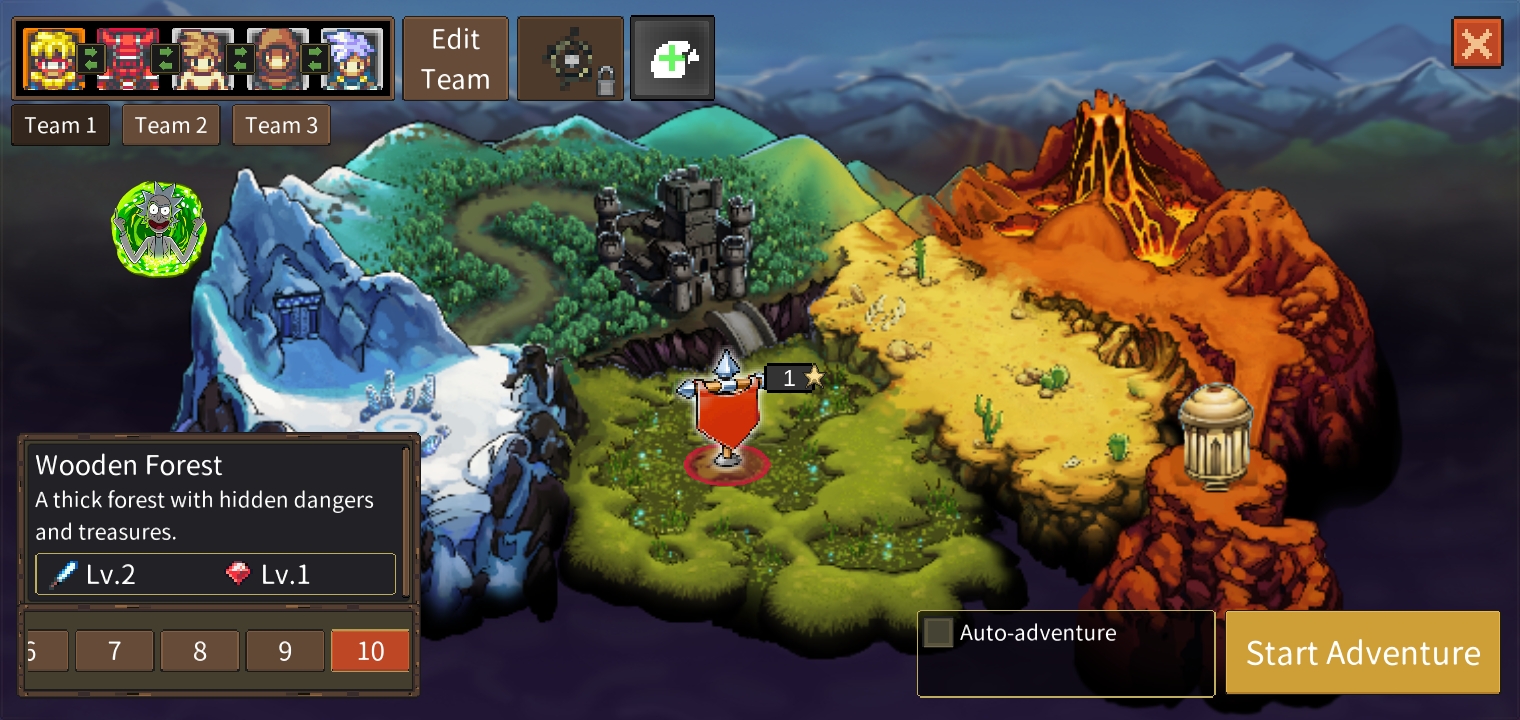1520x720 pixels.
Task: Open the Edit Team screen
Action: (x=455, y=59)
